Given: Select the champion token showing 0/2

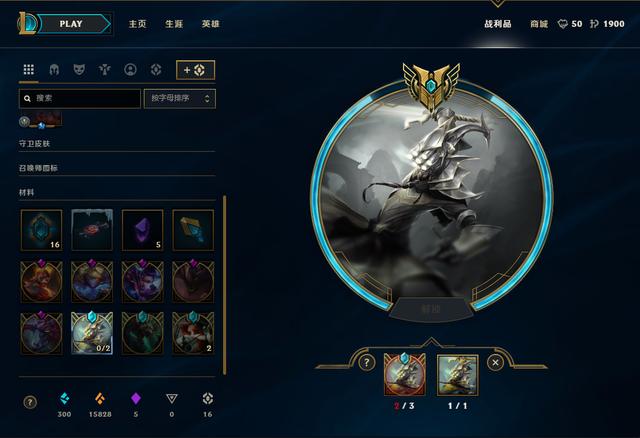Looking at the screenshot, I should [91, 331].
